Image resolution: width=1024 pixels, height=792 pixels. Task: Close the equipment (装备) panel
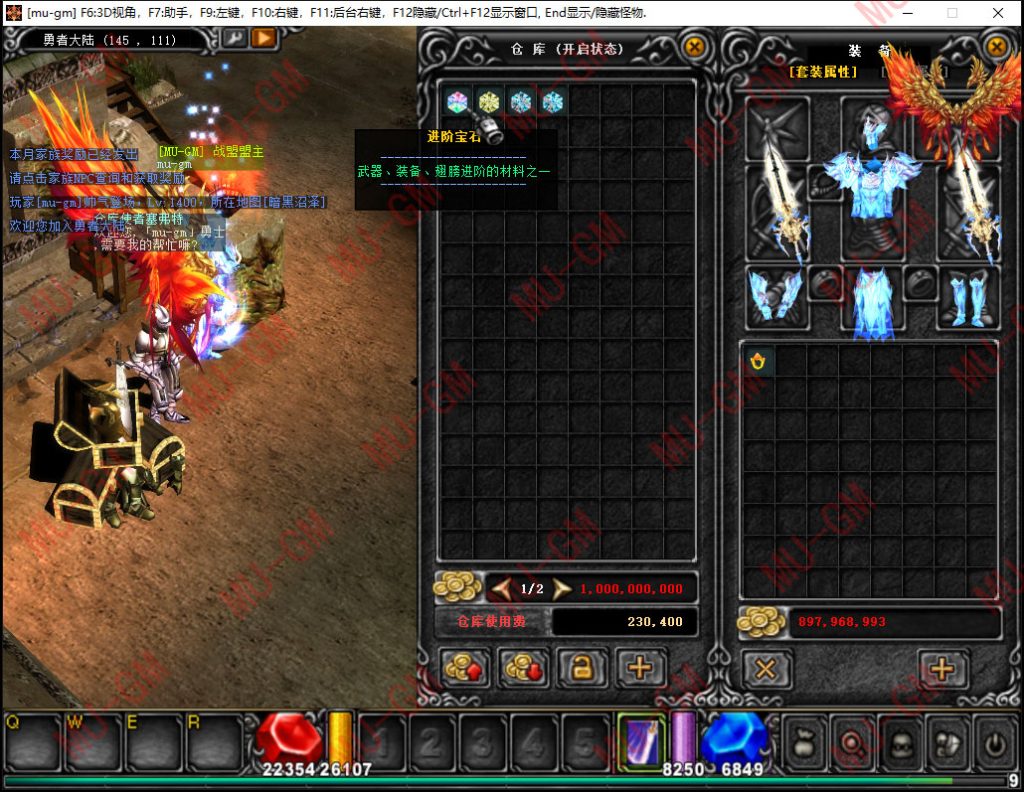tap(996, 47)
